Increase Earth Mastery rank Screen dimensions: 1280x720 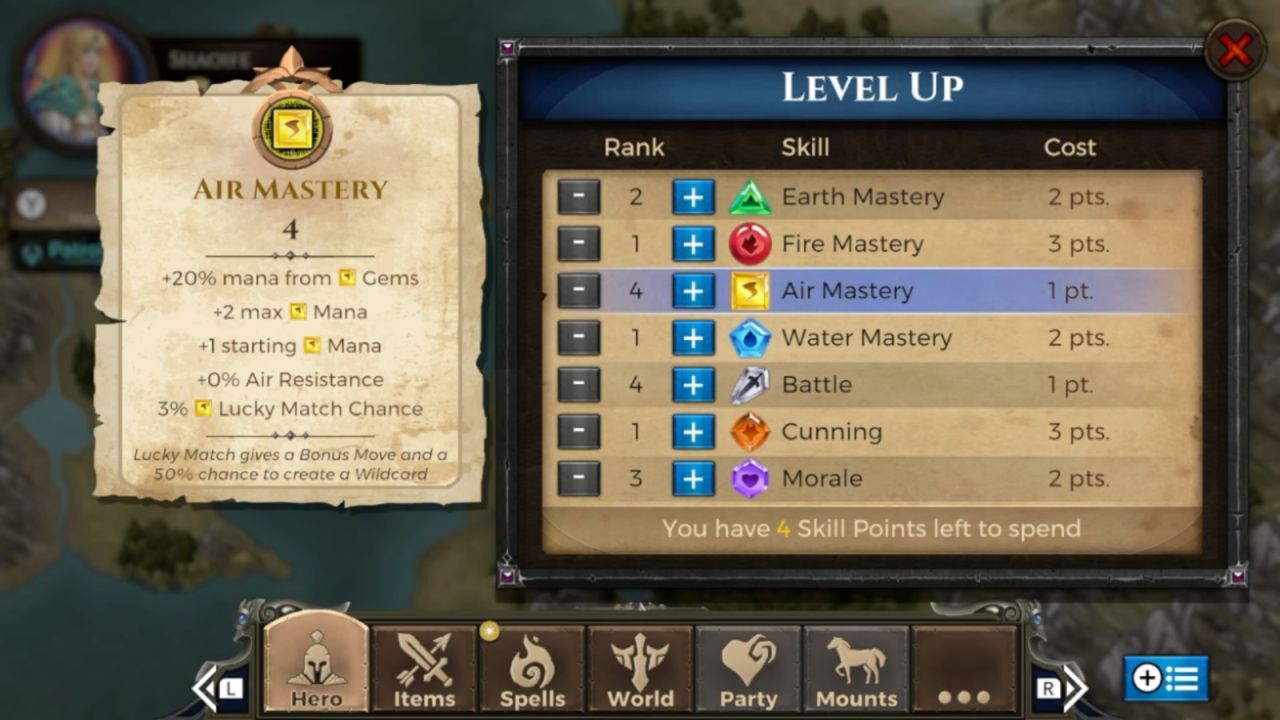tap(693, 197)
